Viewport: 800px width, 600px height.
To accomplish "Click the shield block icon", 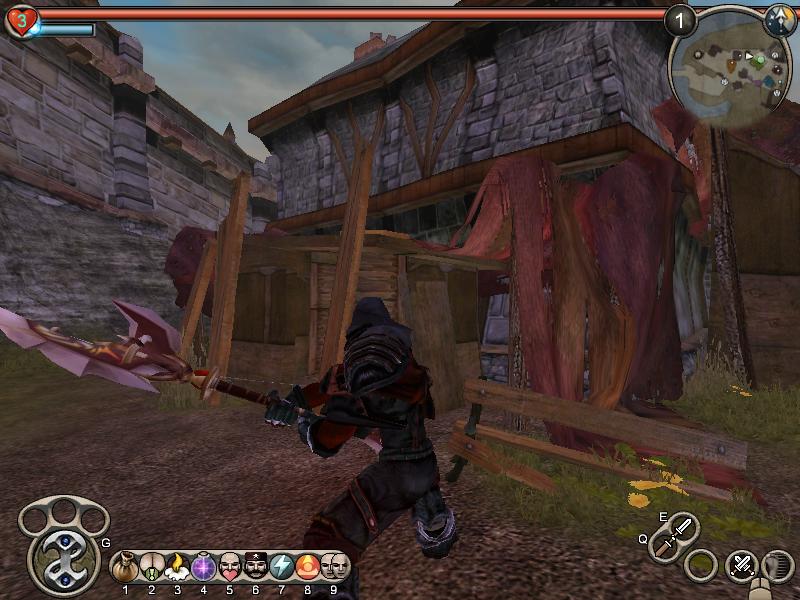I will [x=777, y=565].
